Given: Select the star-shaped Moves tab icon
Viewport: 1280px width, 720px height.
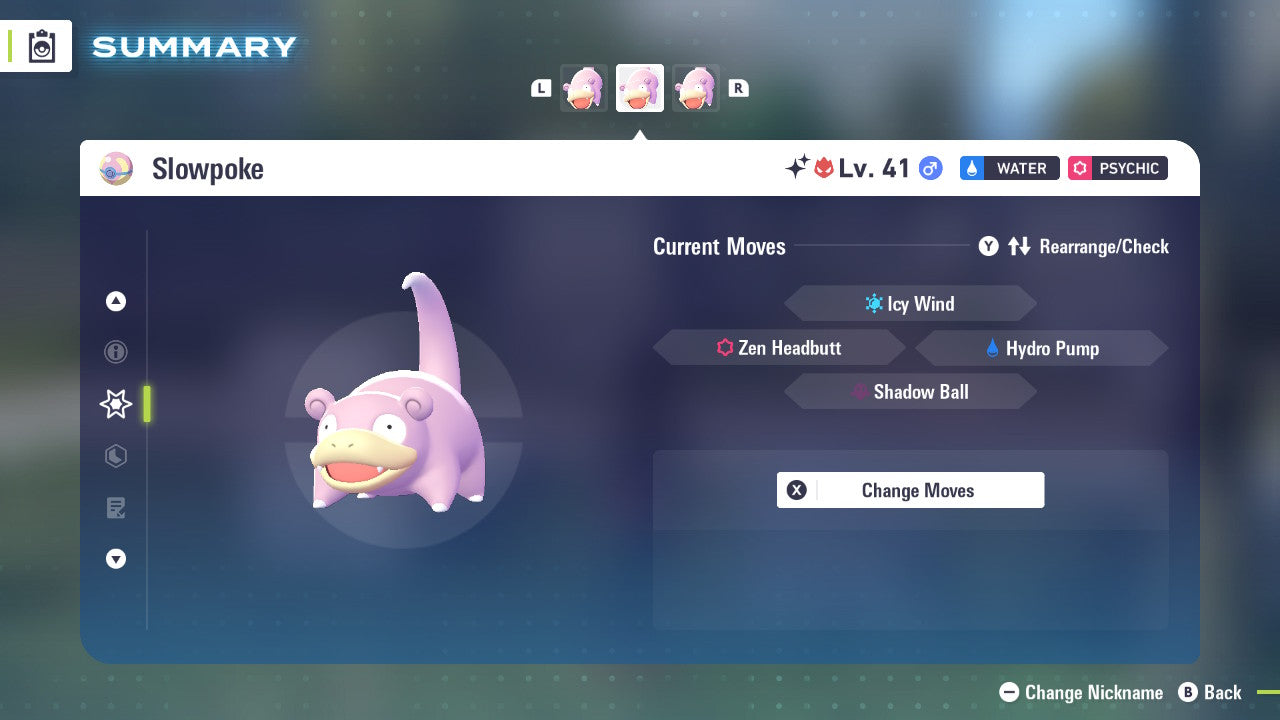Looking at the screenshot, I should pos(115,404).
